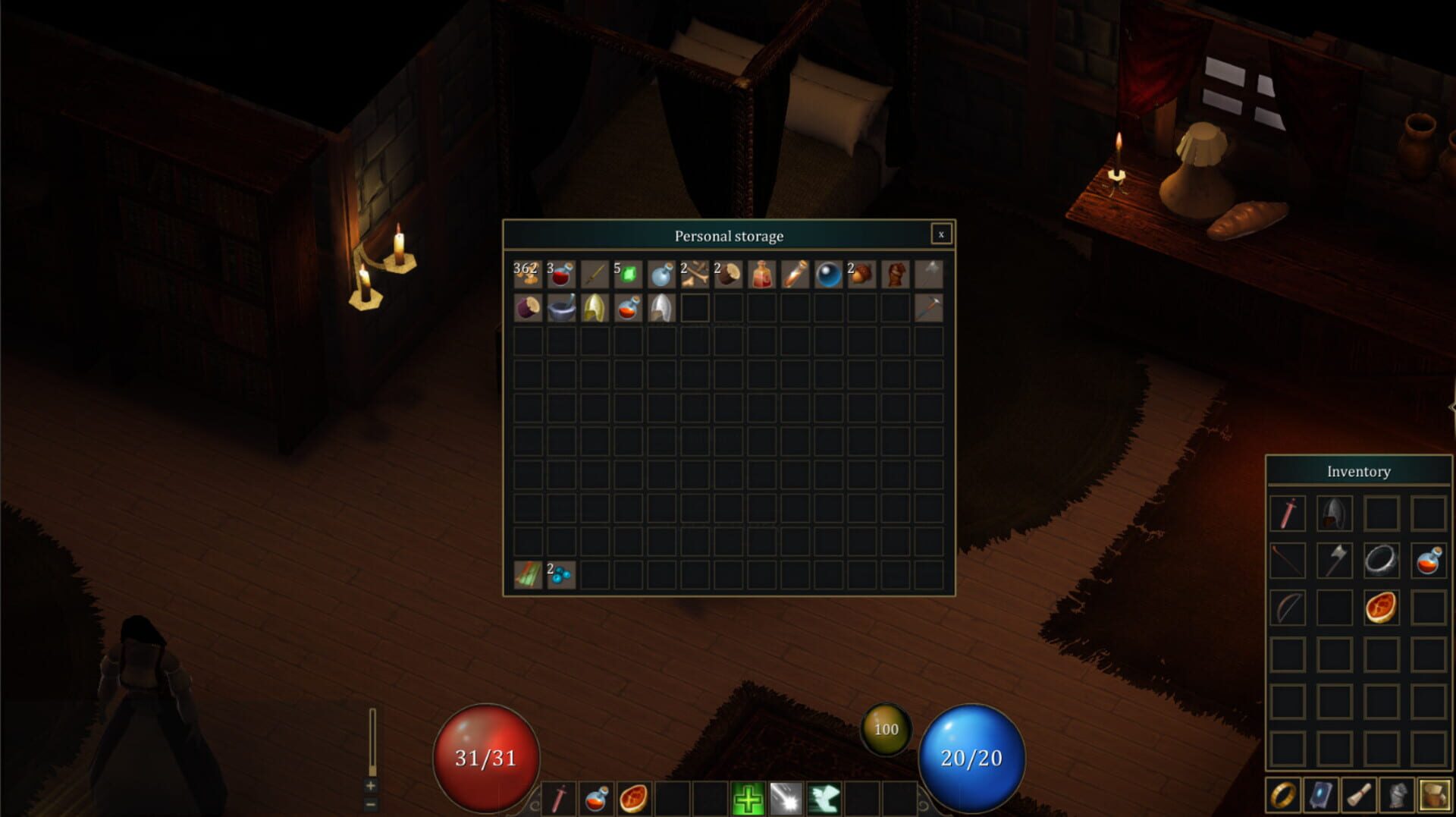Choose the bow in the inventory
1456x817 pixels.
[1288, 608]
